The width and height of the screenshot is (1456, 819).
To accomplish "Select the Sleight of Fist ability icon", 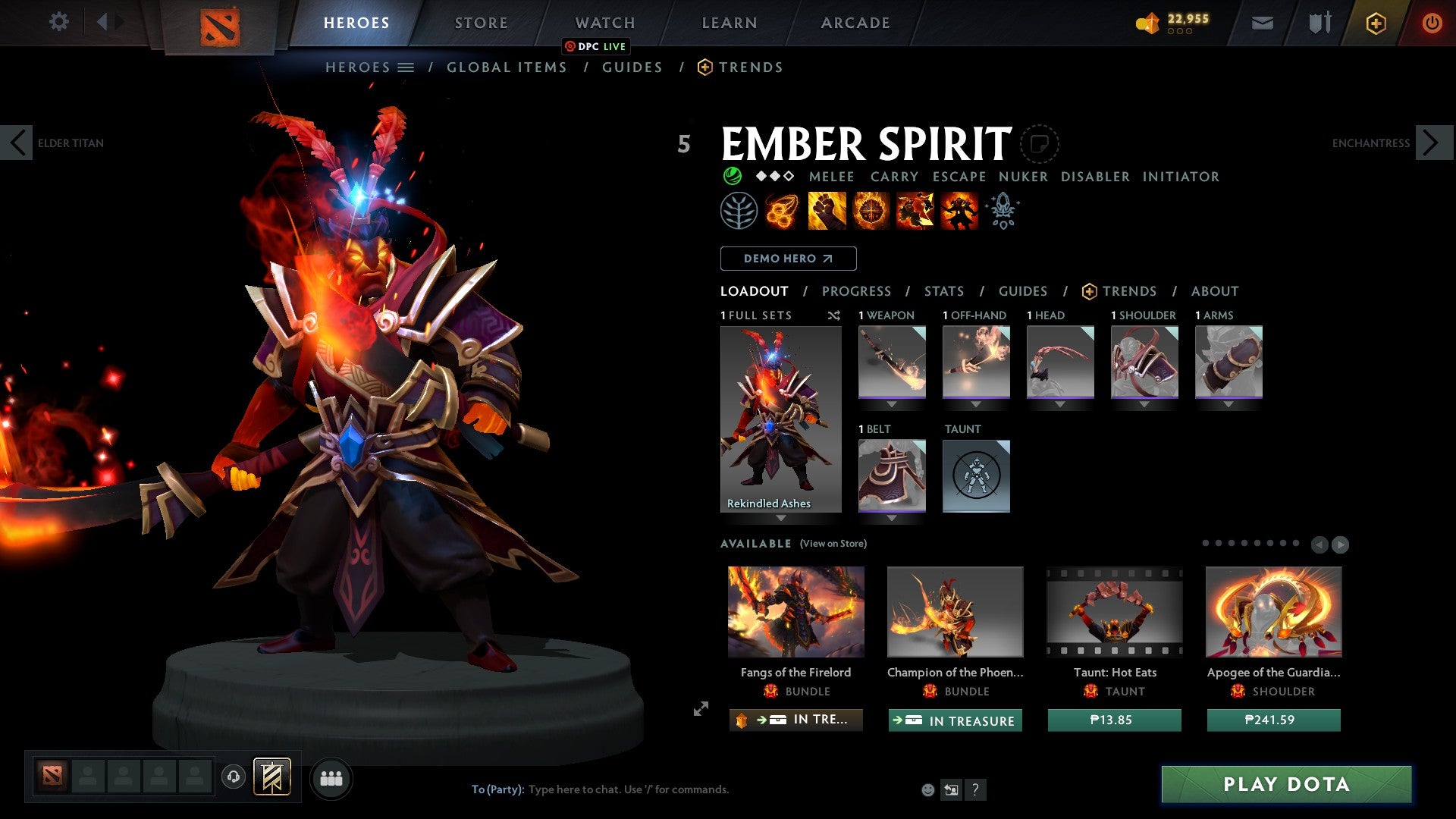I will (827, 211).
